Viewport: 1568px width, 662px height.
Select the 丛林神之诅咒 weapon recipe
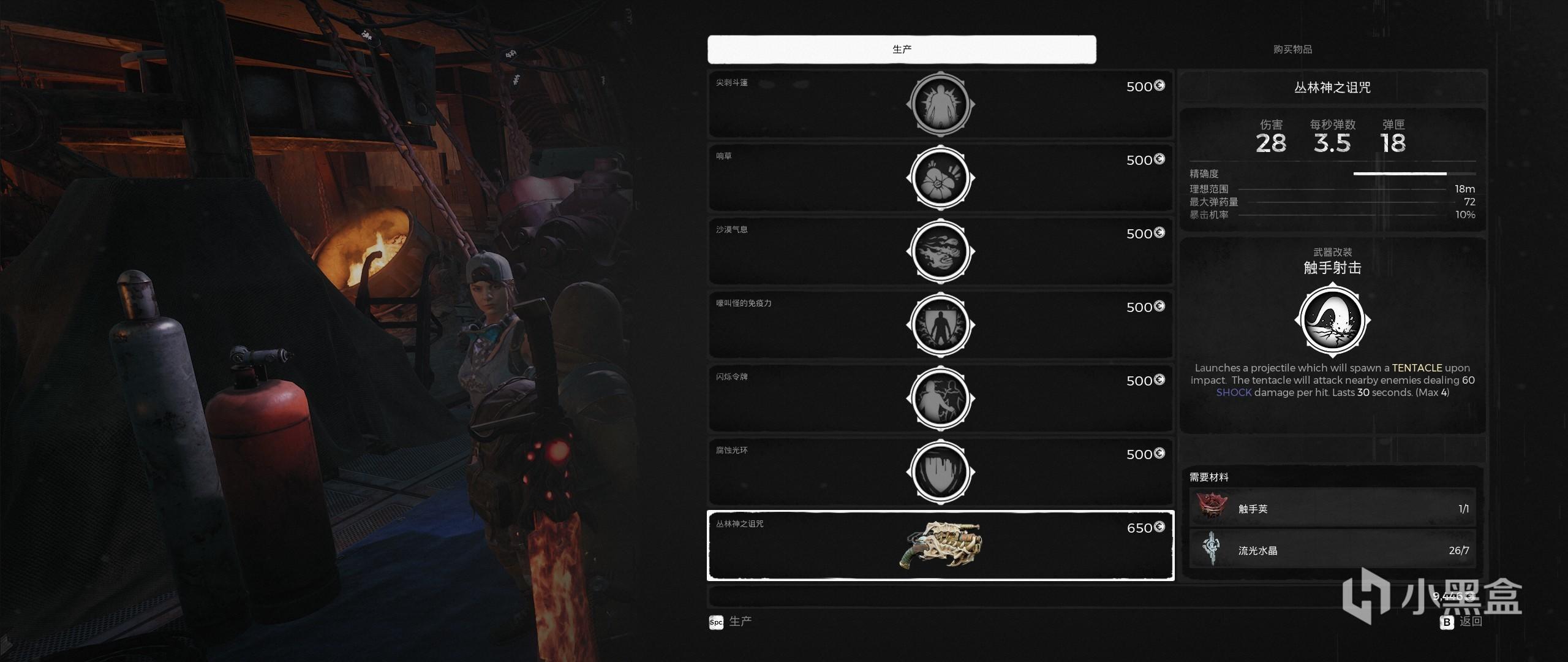(x=940, y=545)
